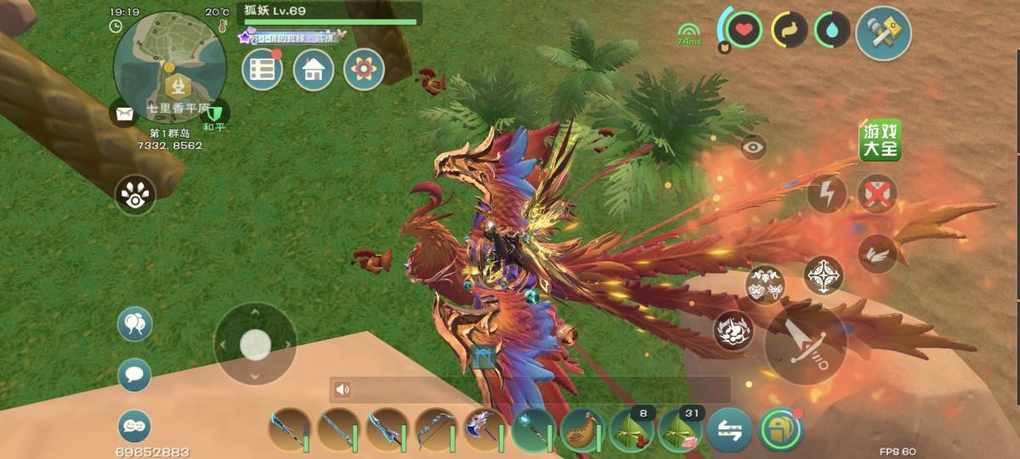Open the hammer crafting button
1020x459 pixels.
point(884,33)
